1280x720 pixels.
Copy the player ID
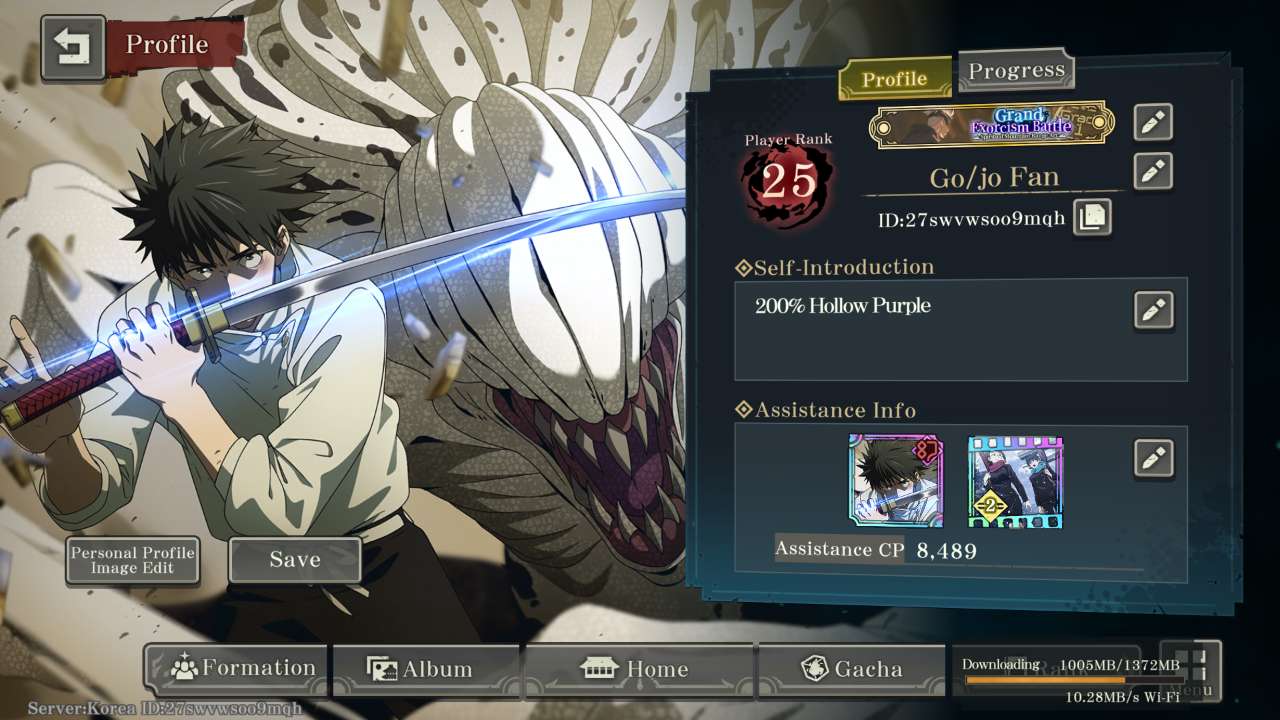coord(1091,217)
